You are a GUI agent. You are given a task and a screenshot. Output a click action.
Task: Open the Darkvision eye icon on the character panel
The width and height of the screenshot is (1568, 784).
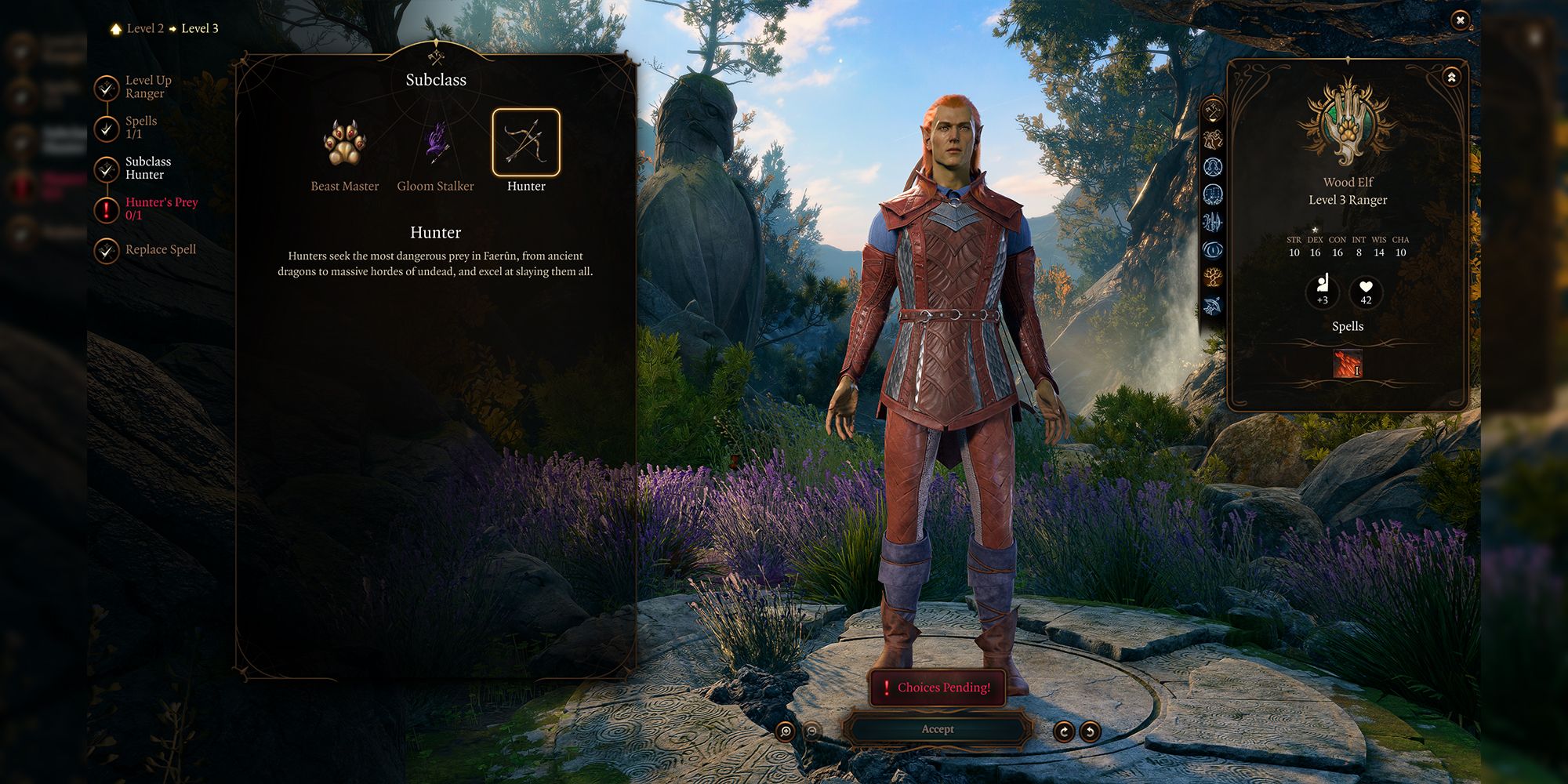pos(1213,249)
